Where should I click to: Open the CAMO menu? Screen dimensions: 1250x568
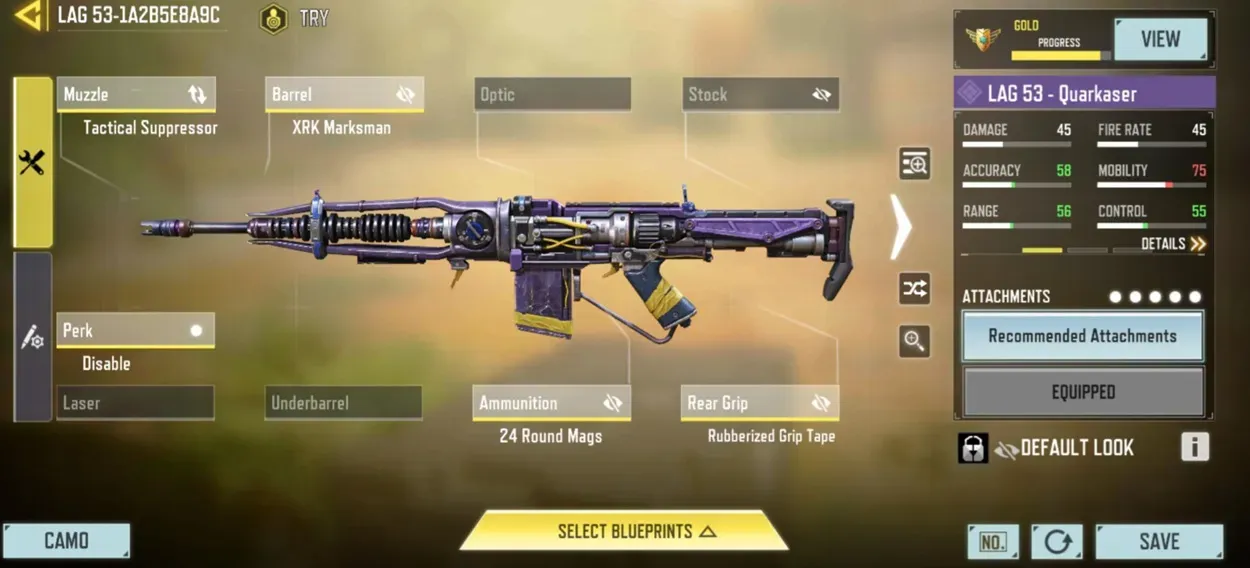coord(66,541)
